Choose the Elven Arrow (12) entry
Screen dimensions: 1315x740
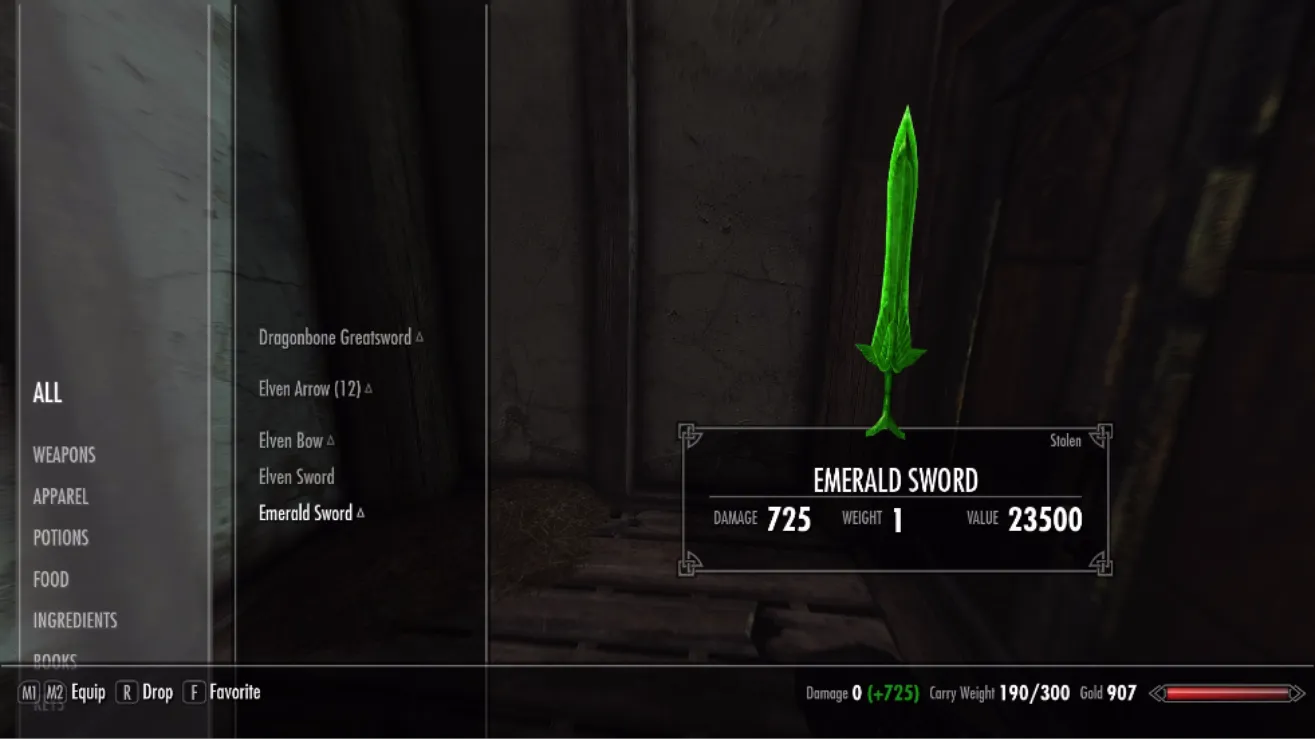(309, 389)
